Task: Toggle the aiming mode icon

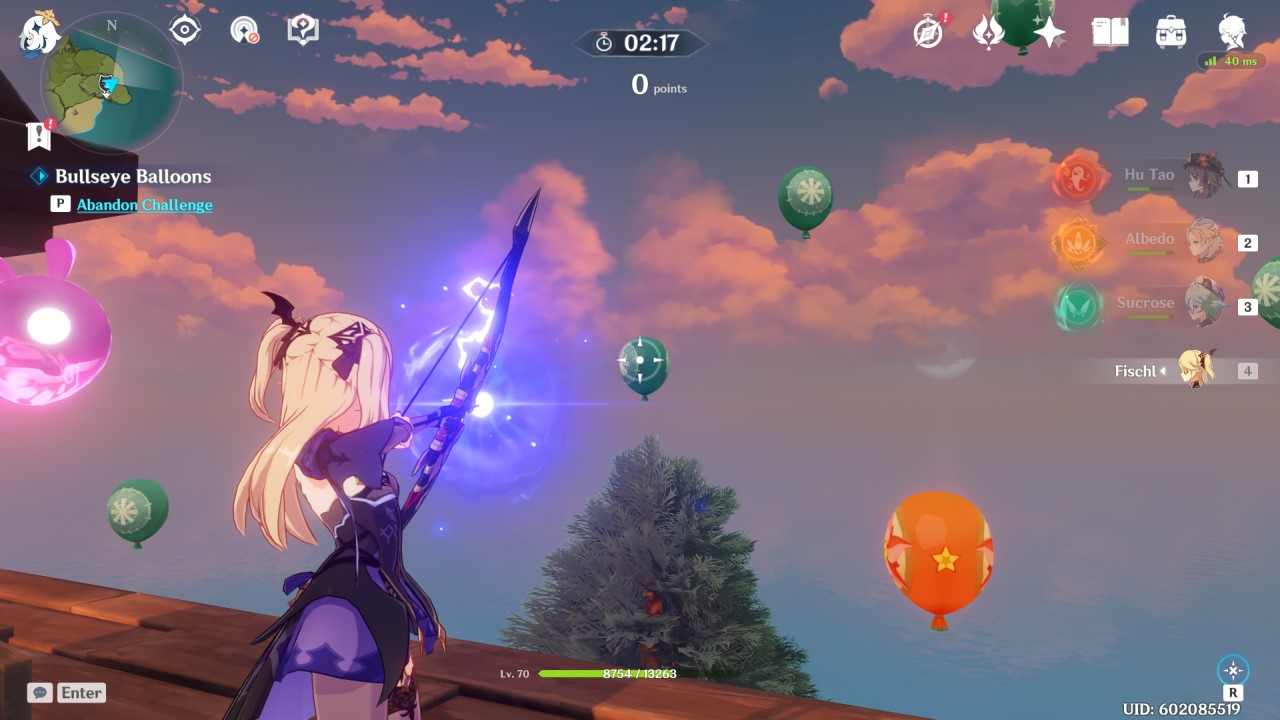Action: point(1233,670)
